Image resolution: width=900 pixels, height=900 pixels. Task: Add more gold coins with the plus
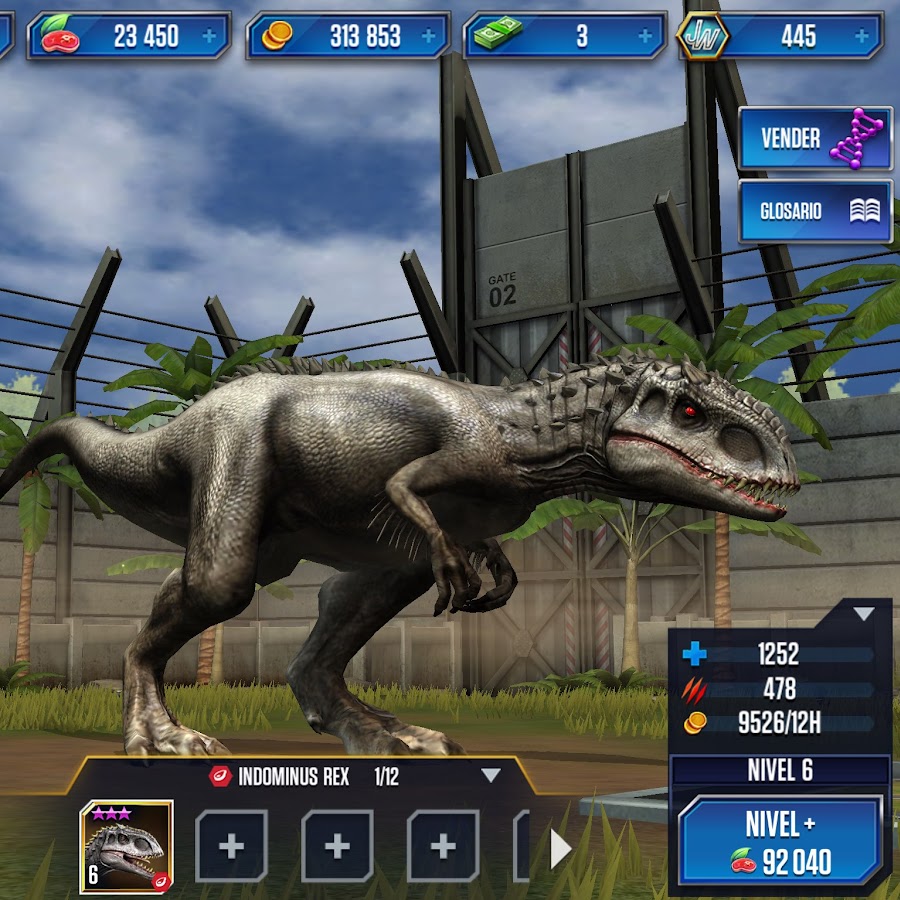(428, 37)
